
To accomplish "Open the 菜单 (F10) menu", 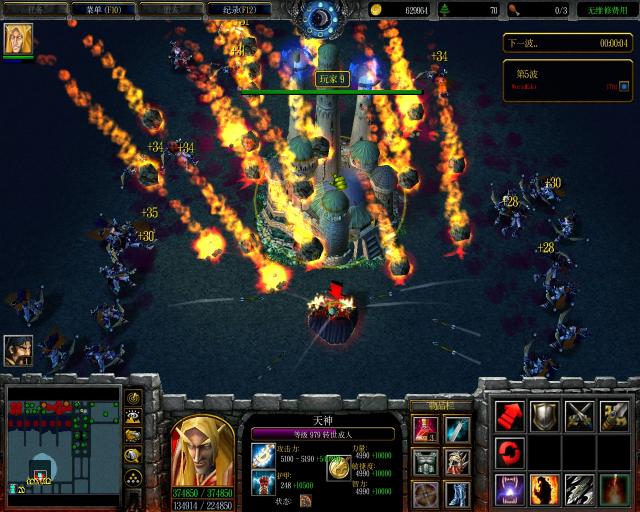I will coord(99,9).
